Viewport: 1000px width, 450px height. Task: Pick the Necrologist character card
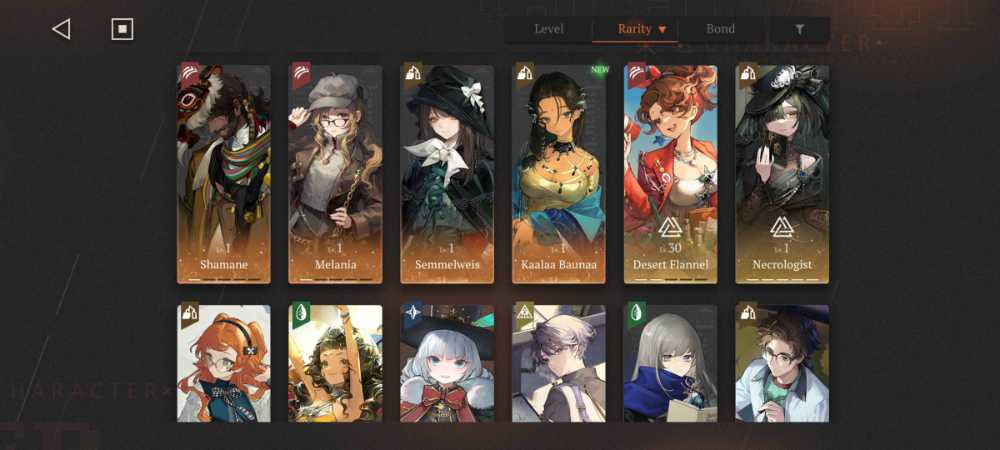pyautogui.click(x=782, y=174)
